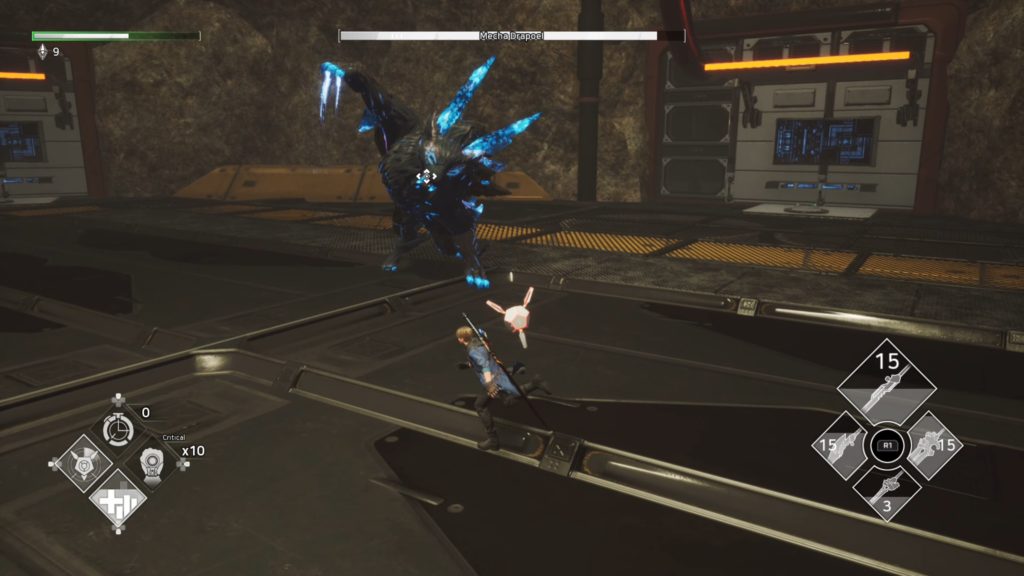This screenshot has width=1024, height=576.
Task: Activate the drone scan ability icon
Action: [77, 464]
